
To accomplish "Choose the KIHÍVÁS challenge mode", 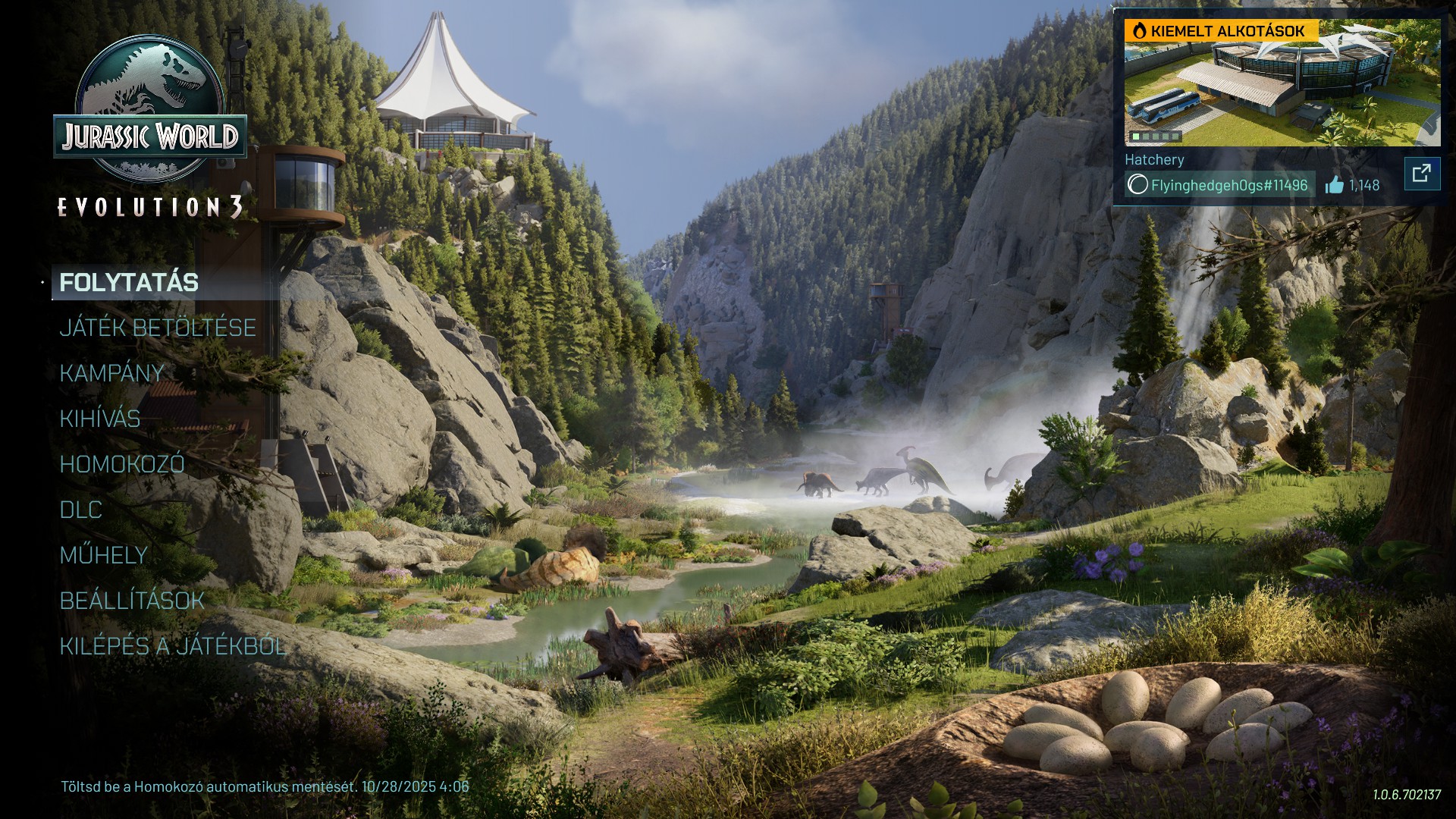I will coord(100,419).
